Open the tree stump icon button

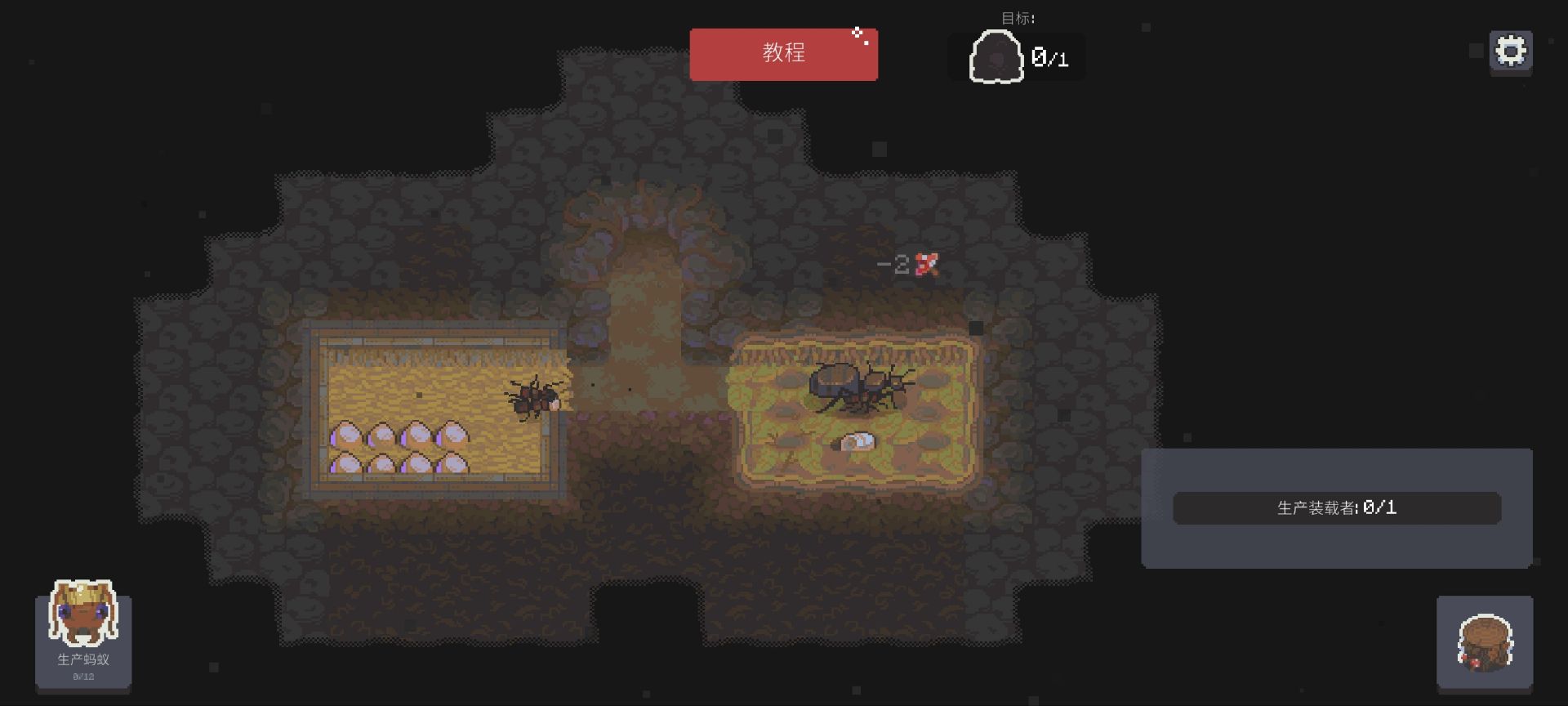click(1484, 642)
